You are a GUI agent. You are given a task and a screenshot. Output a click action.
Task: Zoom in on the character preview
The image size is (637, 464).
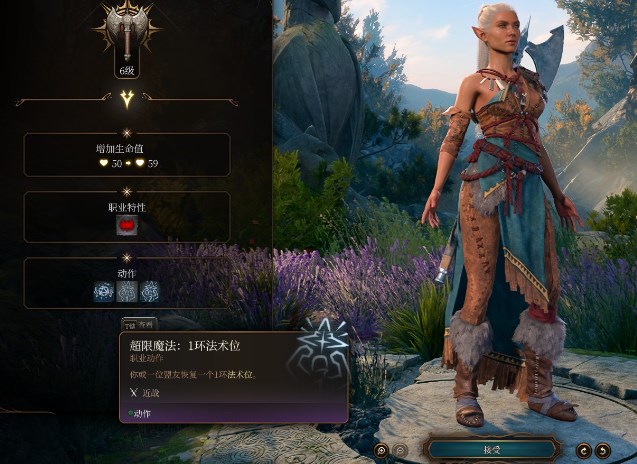pyautogui.click(x=381, y=450)
